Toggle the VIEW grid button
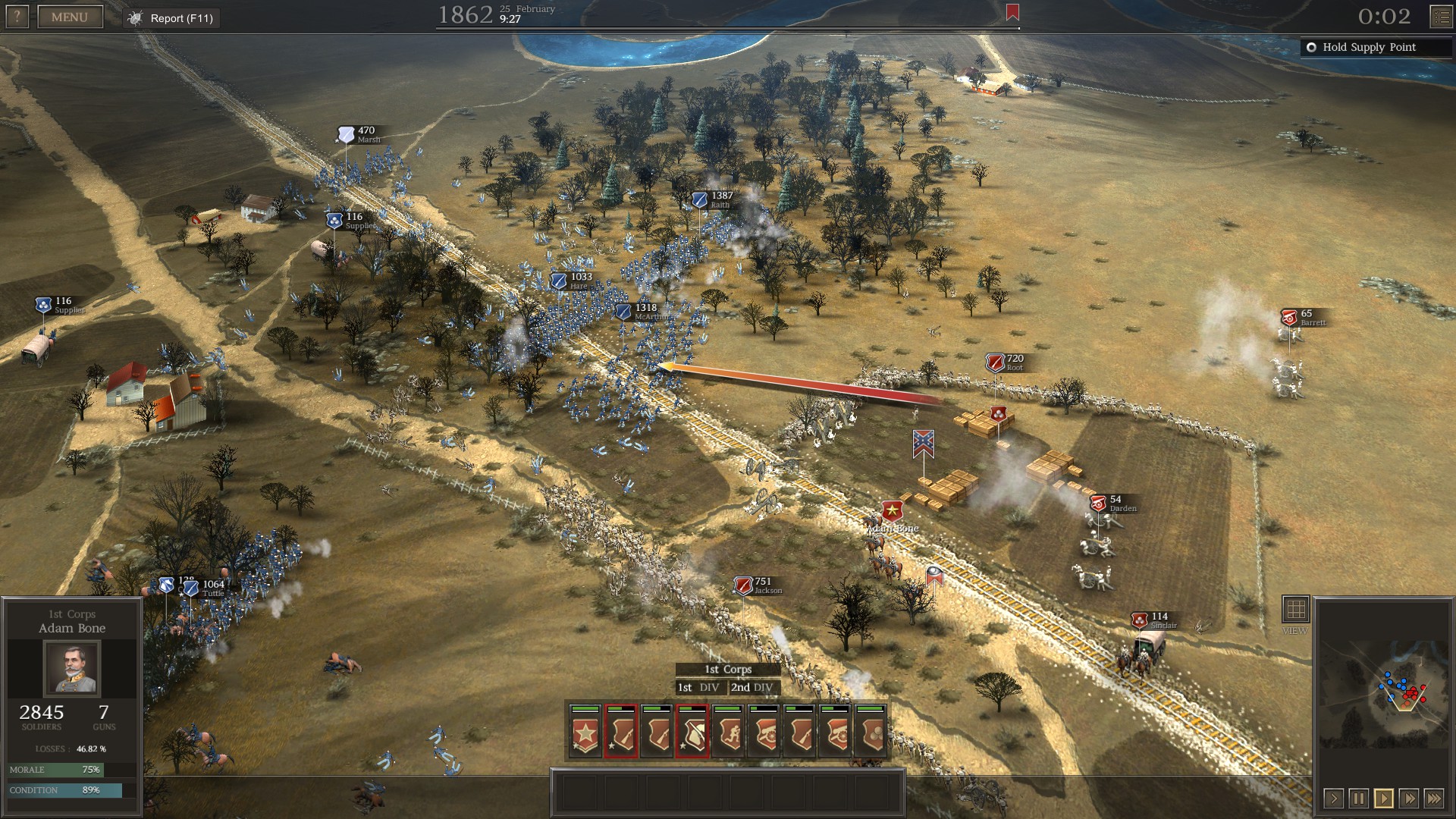Screen dimensions: 1456x819 (x=1295, y=609)
